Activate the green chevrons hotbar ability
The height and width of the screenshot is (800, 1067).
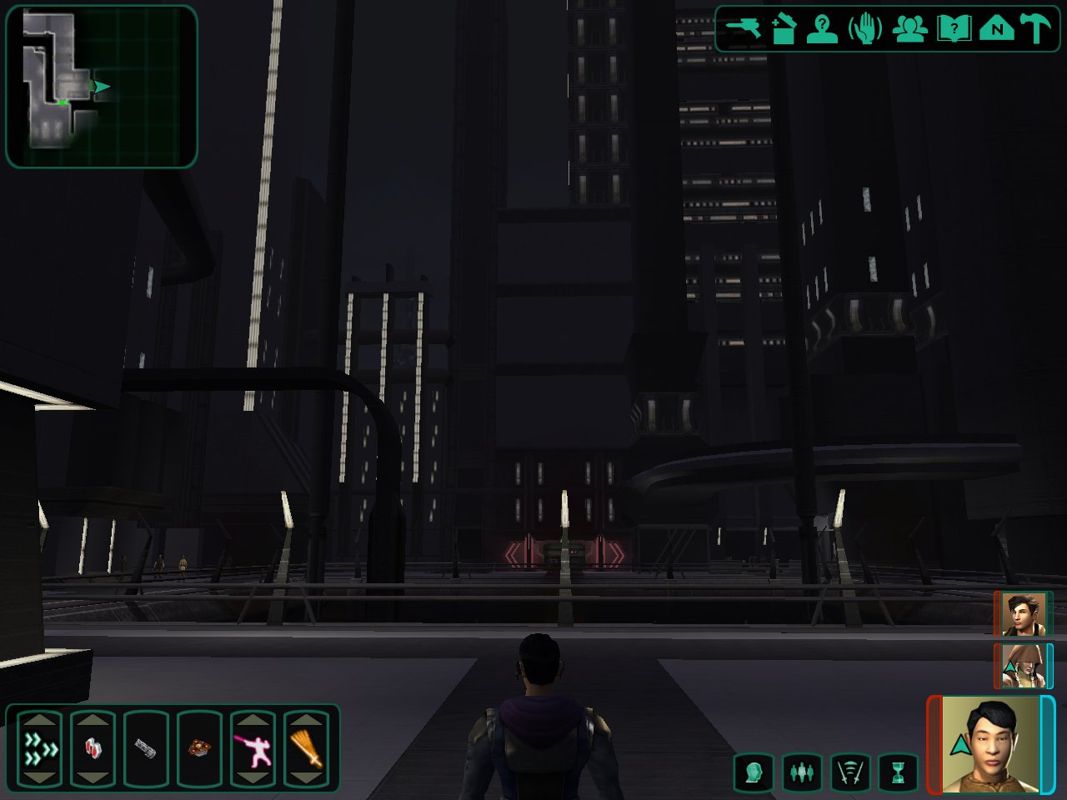[x=39, y=748]
